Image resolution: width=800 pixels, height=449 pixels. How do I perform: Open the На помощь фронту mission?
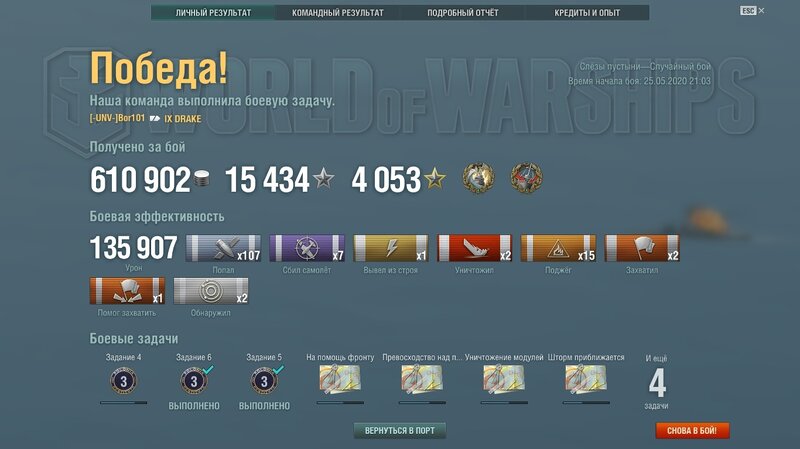point(339,380)
